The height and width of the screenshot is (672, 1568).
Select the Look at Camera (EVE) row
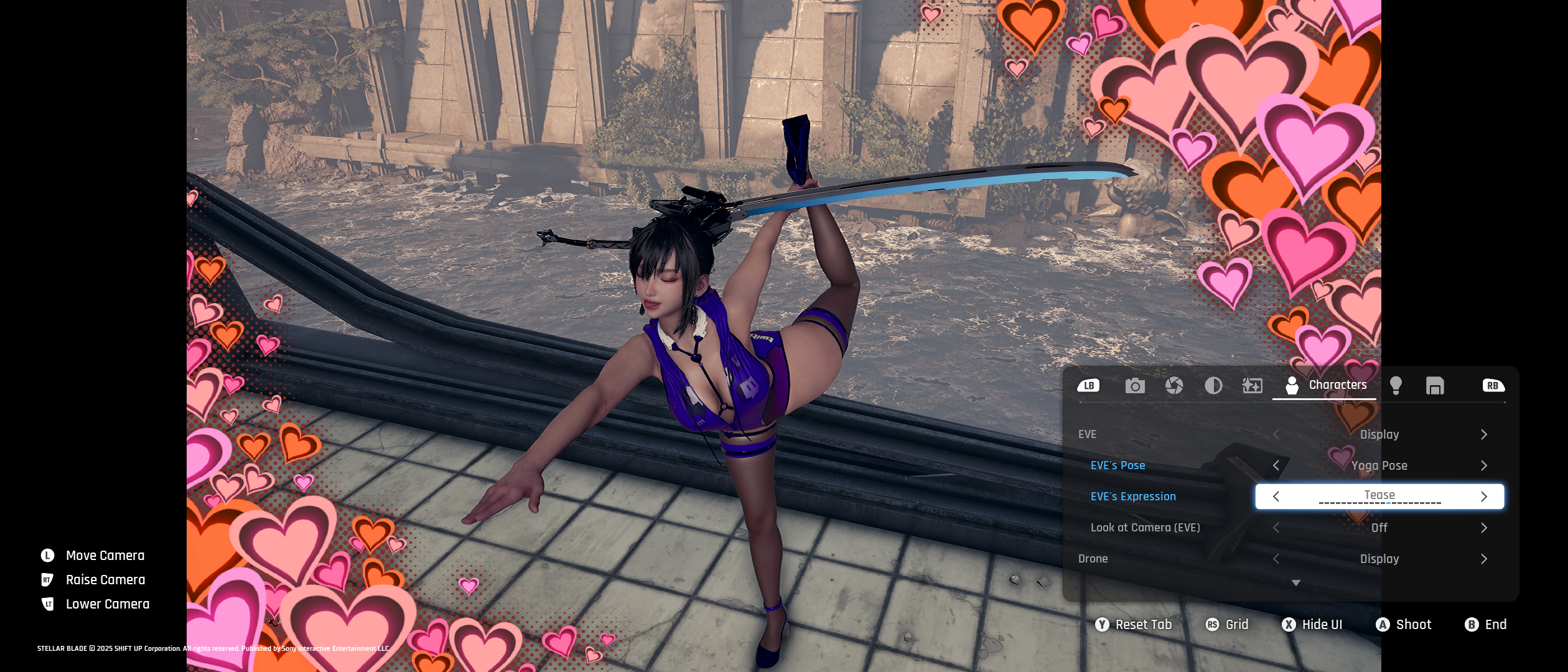(1145, 528)
